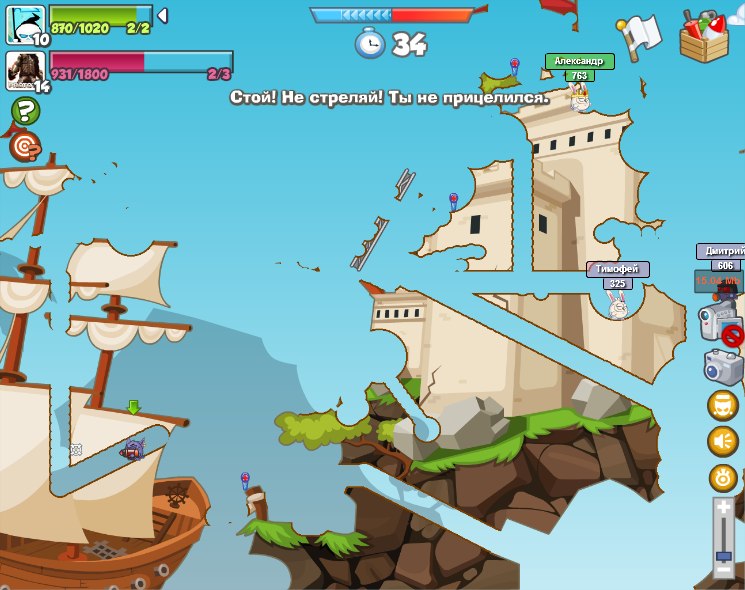745x590 pixels.
Task: Take a screenshot with the photo camera
Action: (x=724, y=366)
